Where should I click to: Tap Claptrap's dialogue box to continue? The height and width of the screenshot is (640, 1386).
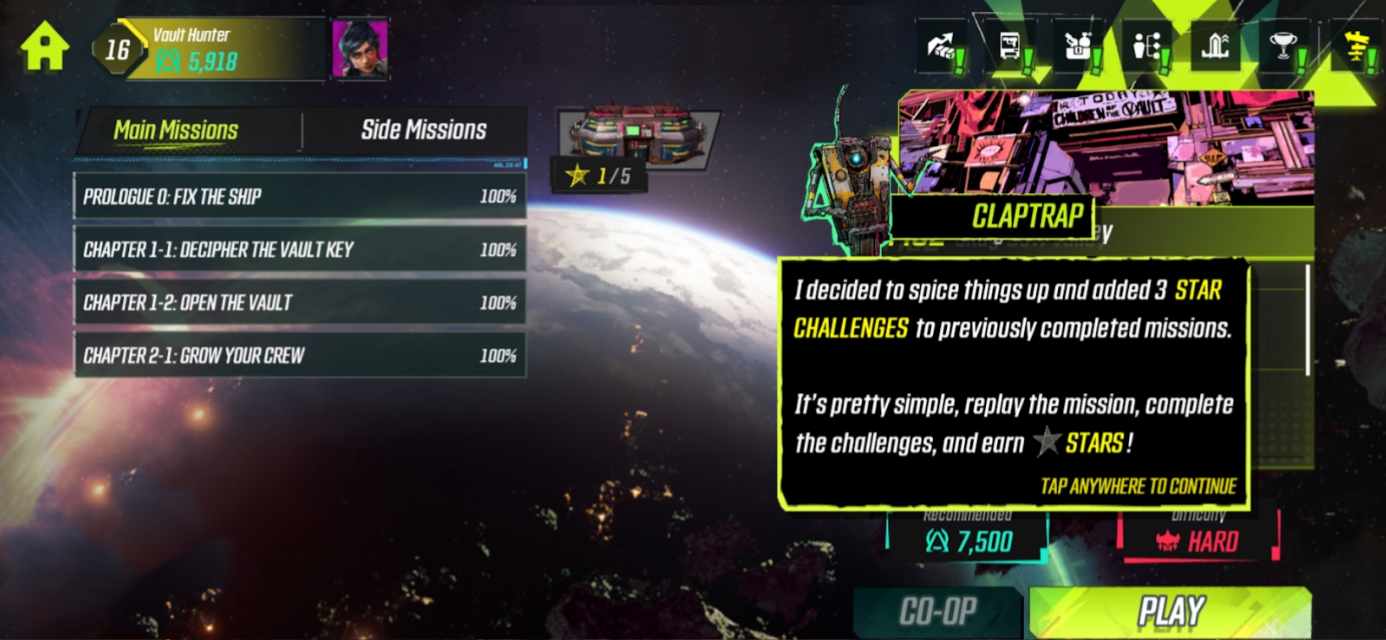coord(1013,383)
